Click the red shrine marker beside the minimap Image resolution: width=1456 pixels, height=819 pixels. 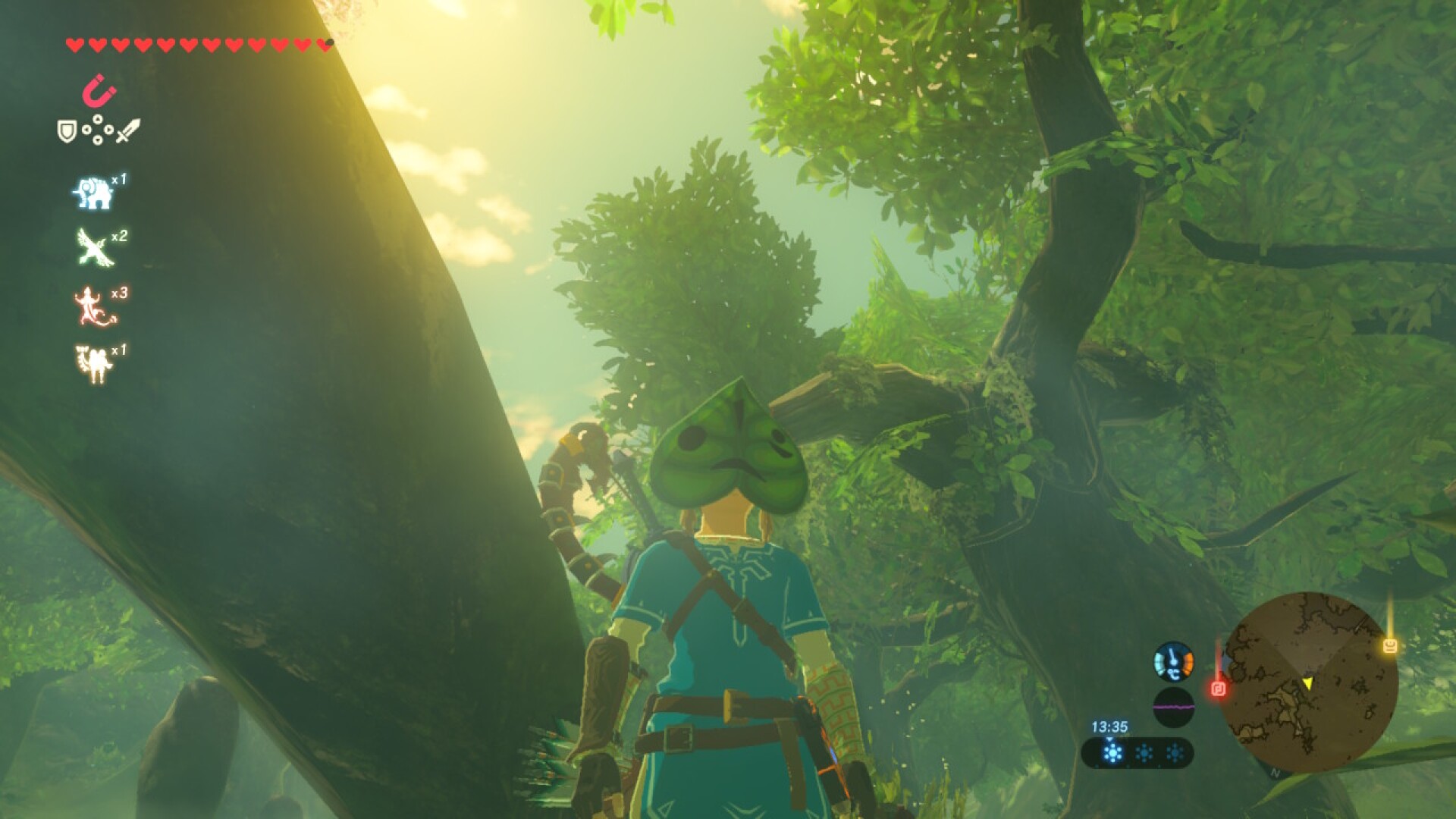(1219, 689)
